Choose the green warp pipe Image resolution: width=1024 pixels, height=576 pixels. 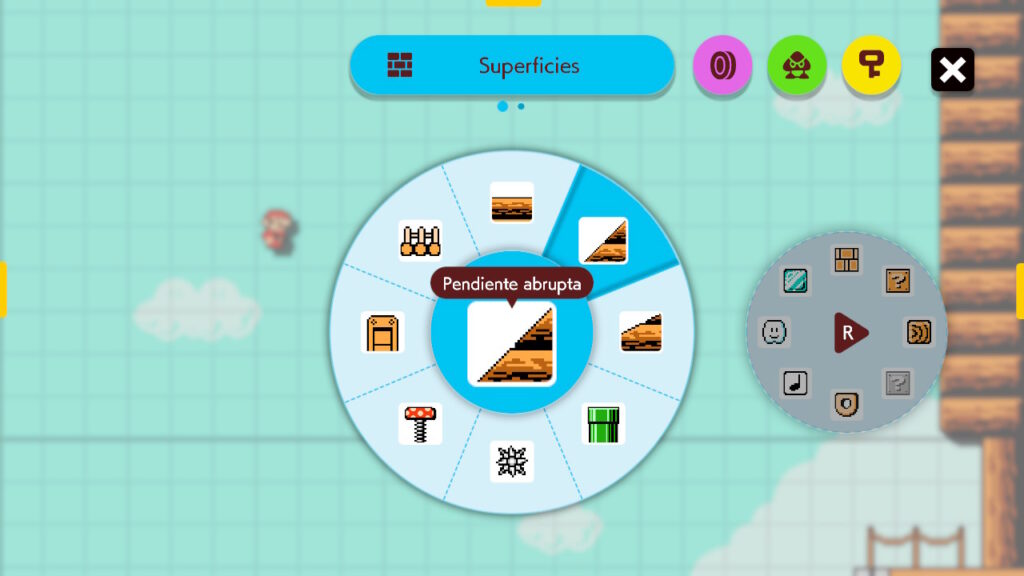(603, 423)
